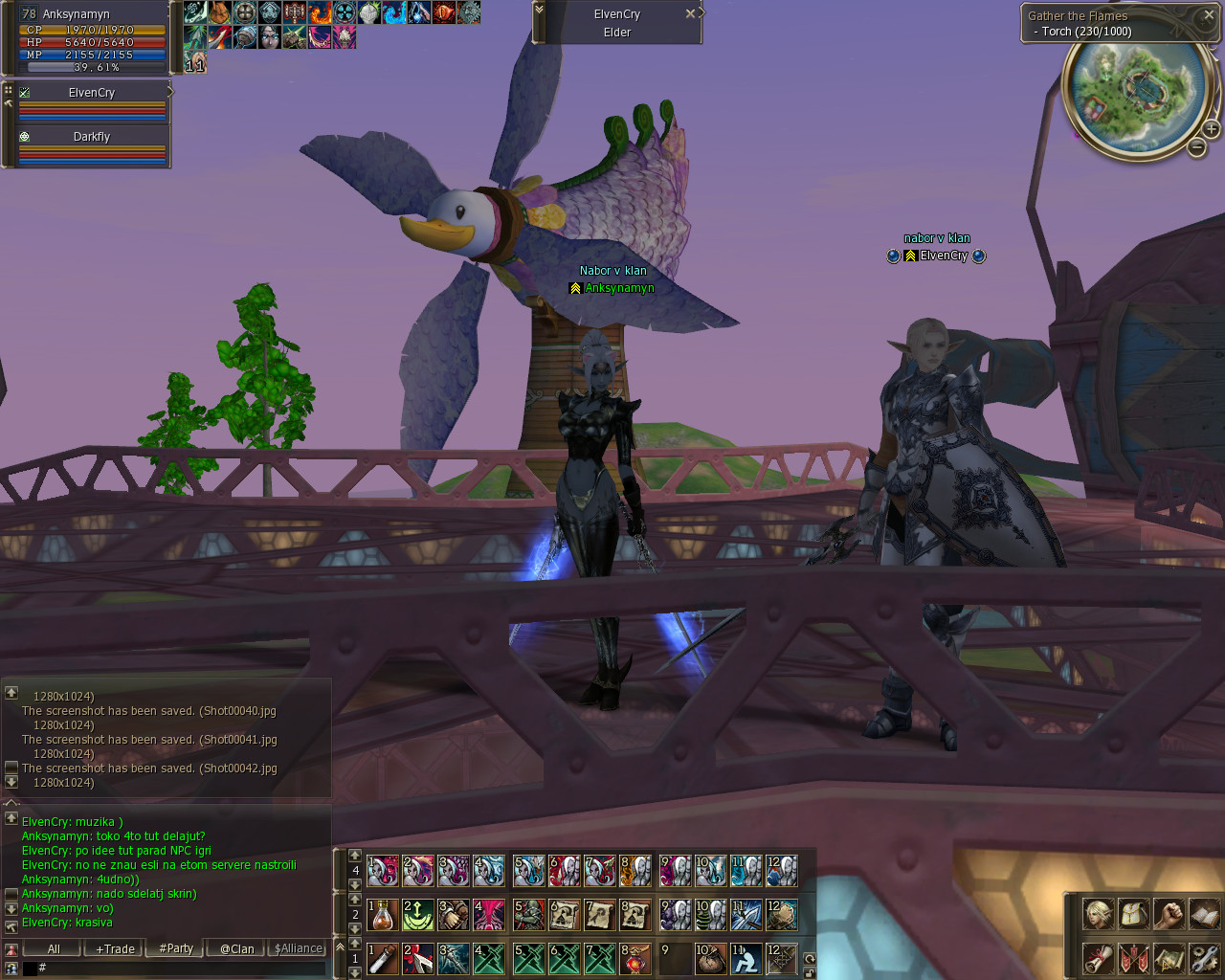Screen dimensions: 1225x980
Task: Switch to the $Alliance chat tab
Action: pyautogui.click(x=299, y=948)
